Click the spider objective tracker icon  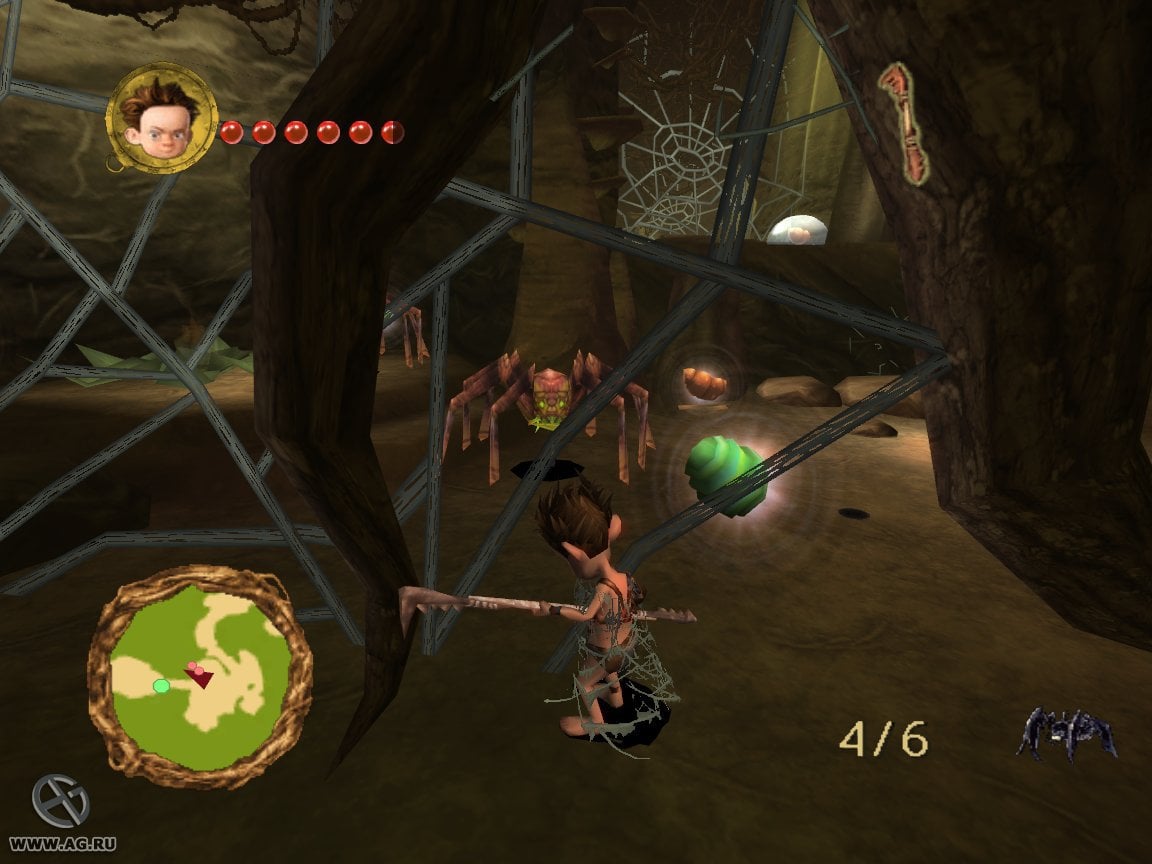click(1066, 734)
